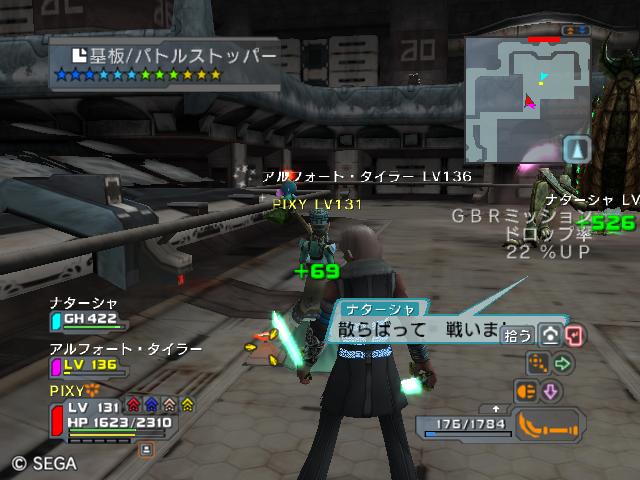
Task: Click the orange half-circle skill icon
Action: [525, 391]
